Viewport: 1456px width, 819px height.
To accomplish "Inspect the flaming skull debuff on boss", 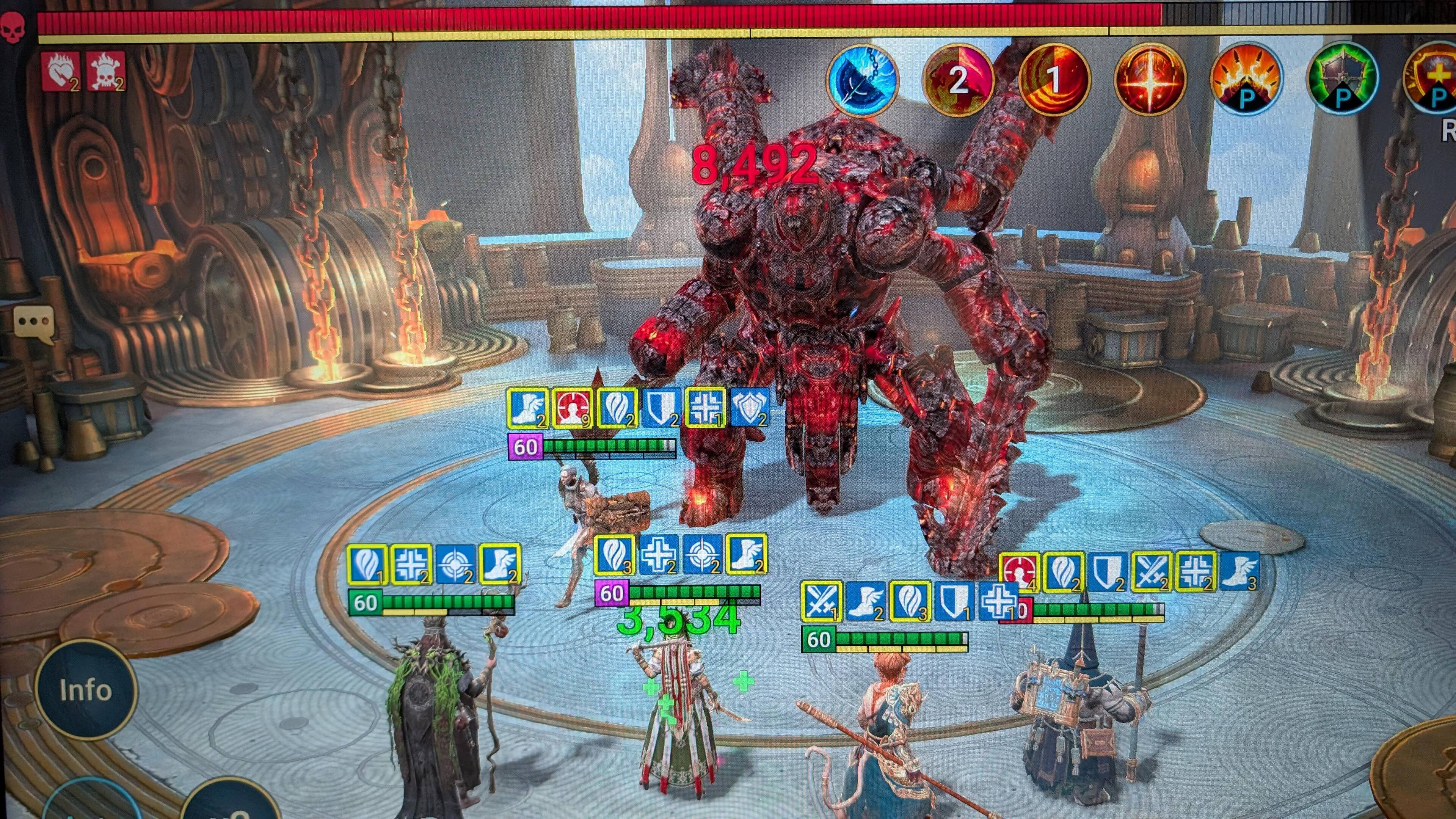I will (x=106, y=72).
